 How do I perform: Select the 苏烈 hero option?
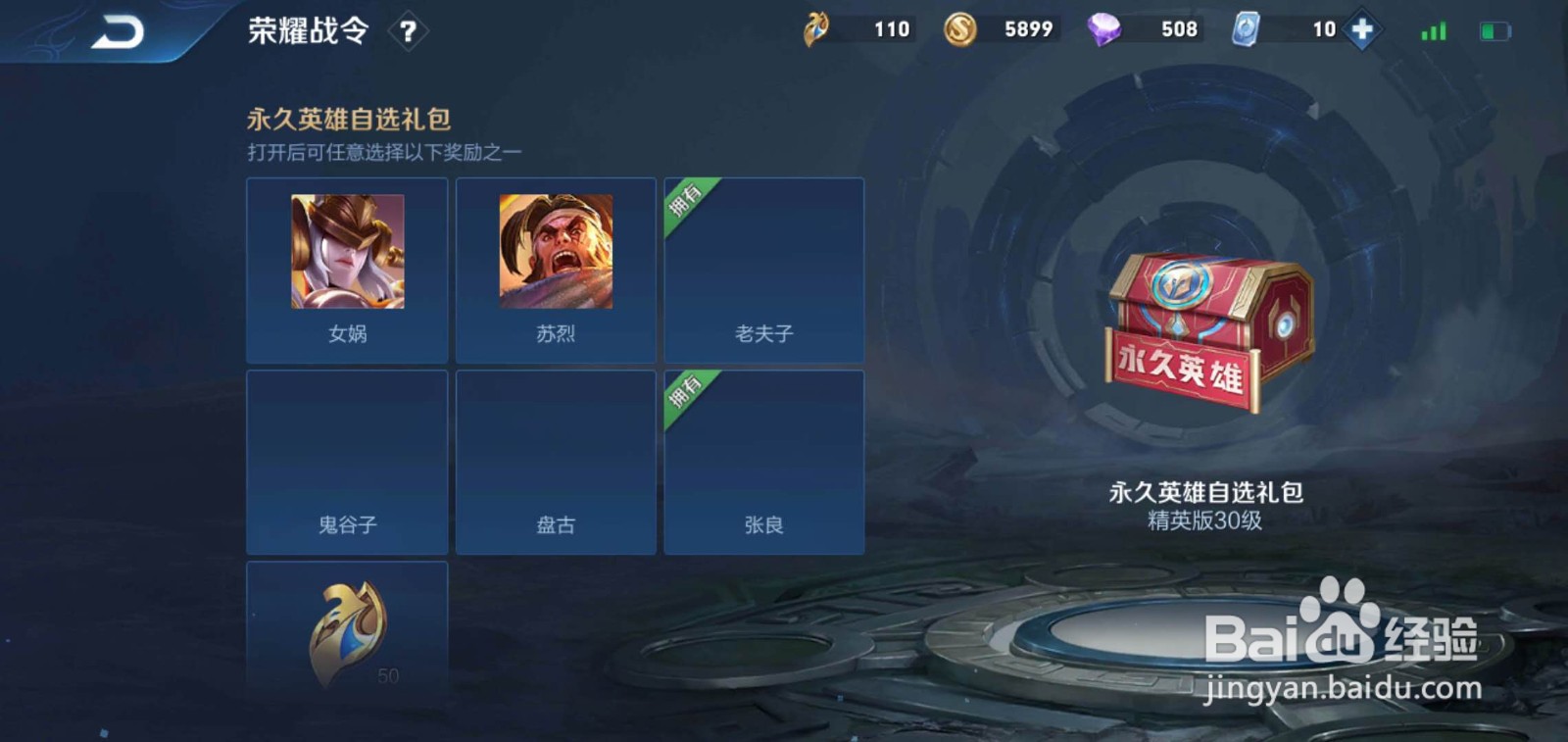[x=556, y=270]
